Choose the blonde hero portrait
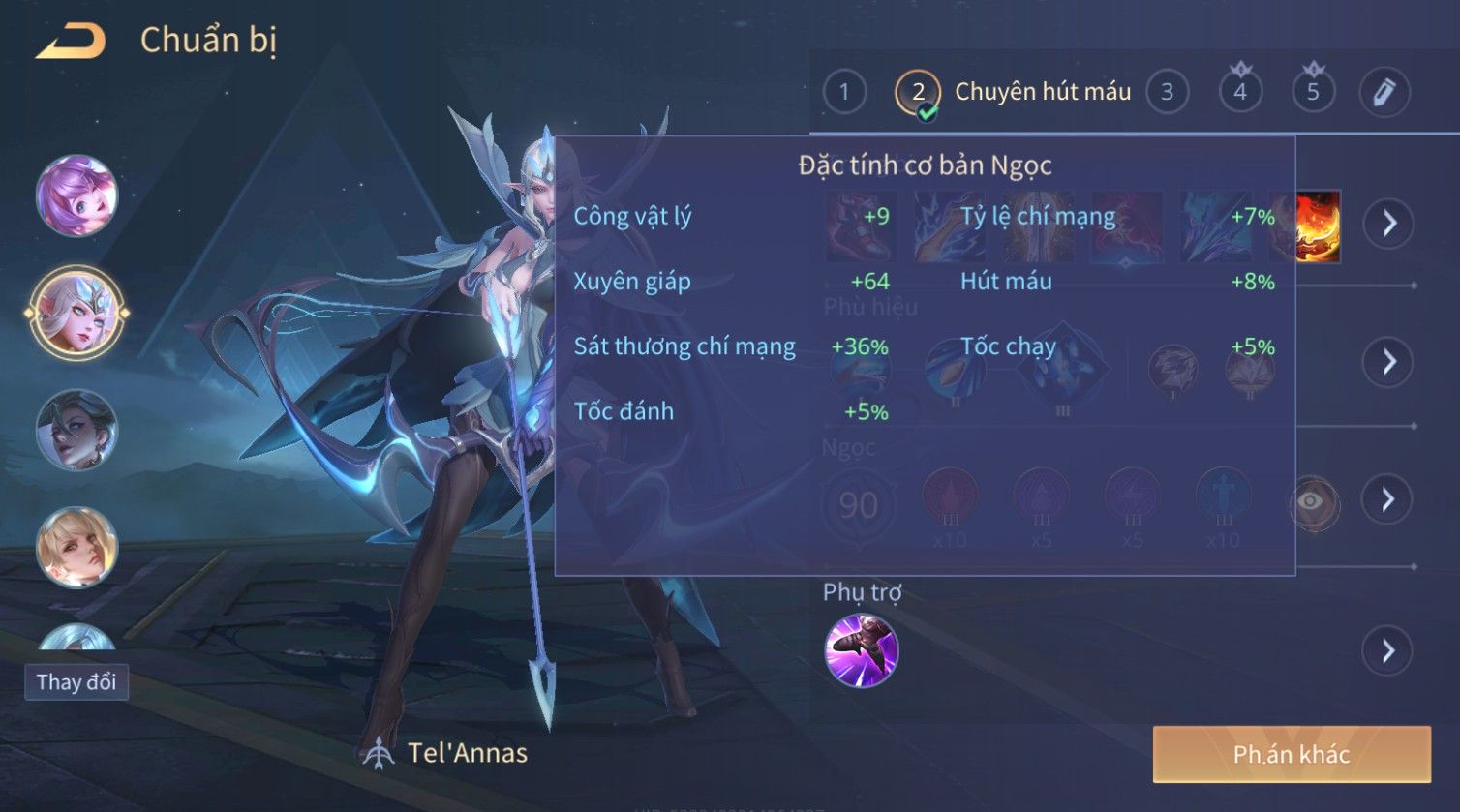Image resolution: width=1460 pixels, height=812 pixels. coord(76,547)
